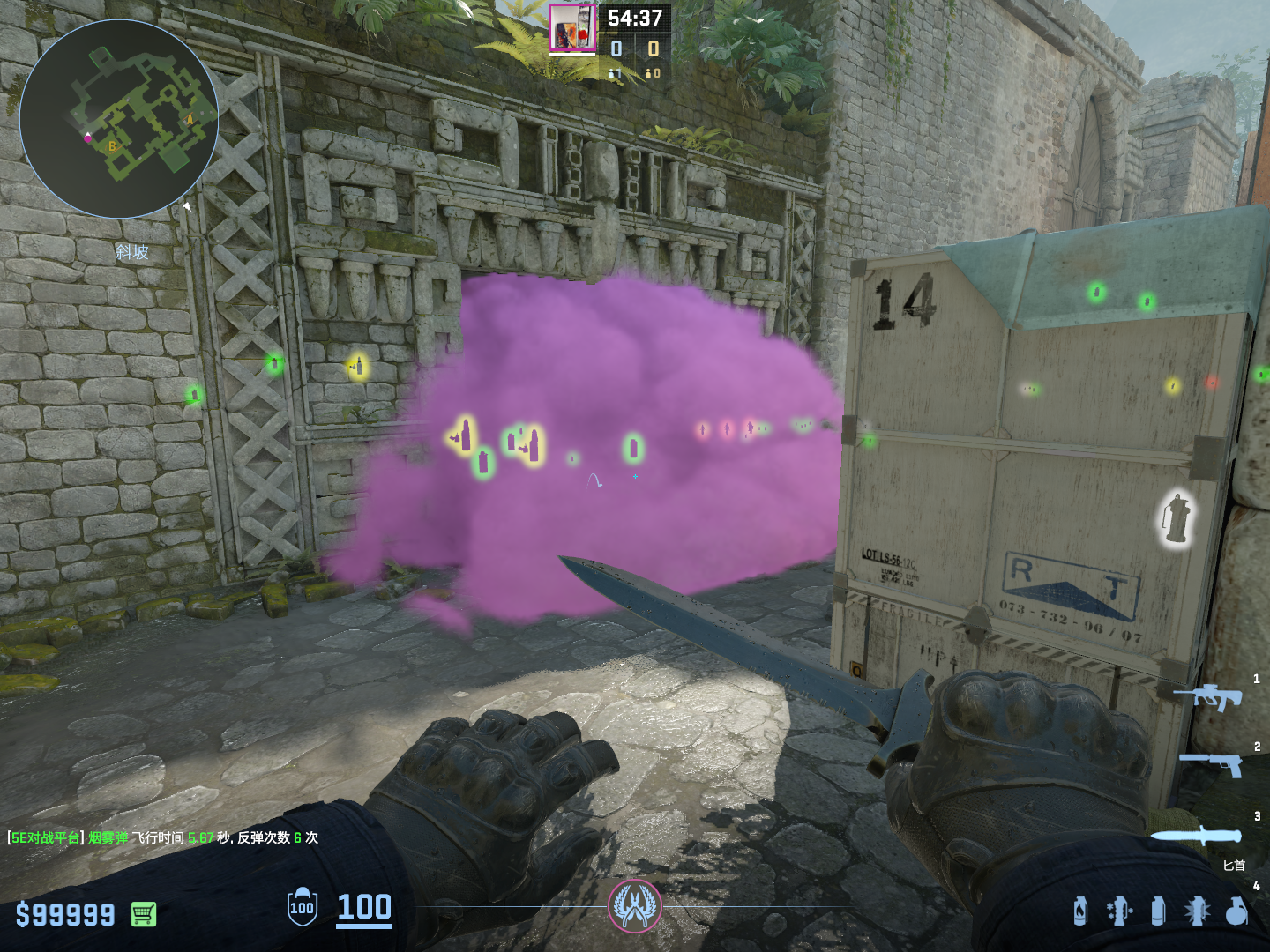This screenshot has height=952, width=1270.
Task: Open the green buy cart icon
Action: 144,914
